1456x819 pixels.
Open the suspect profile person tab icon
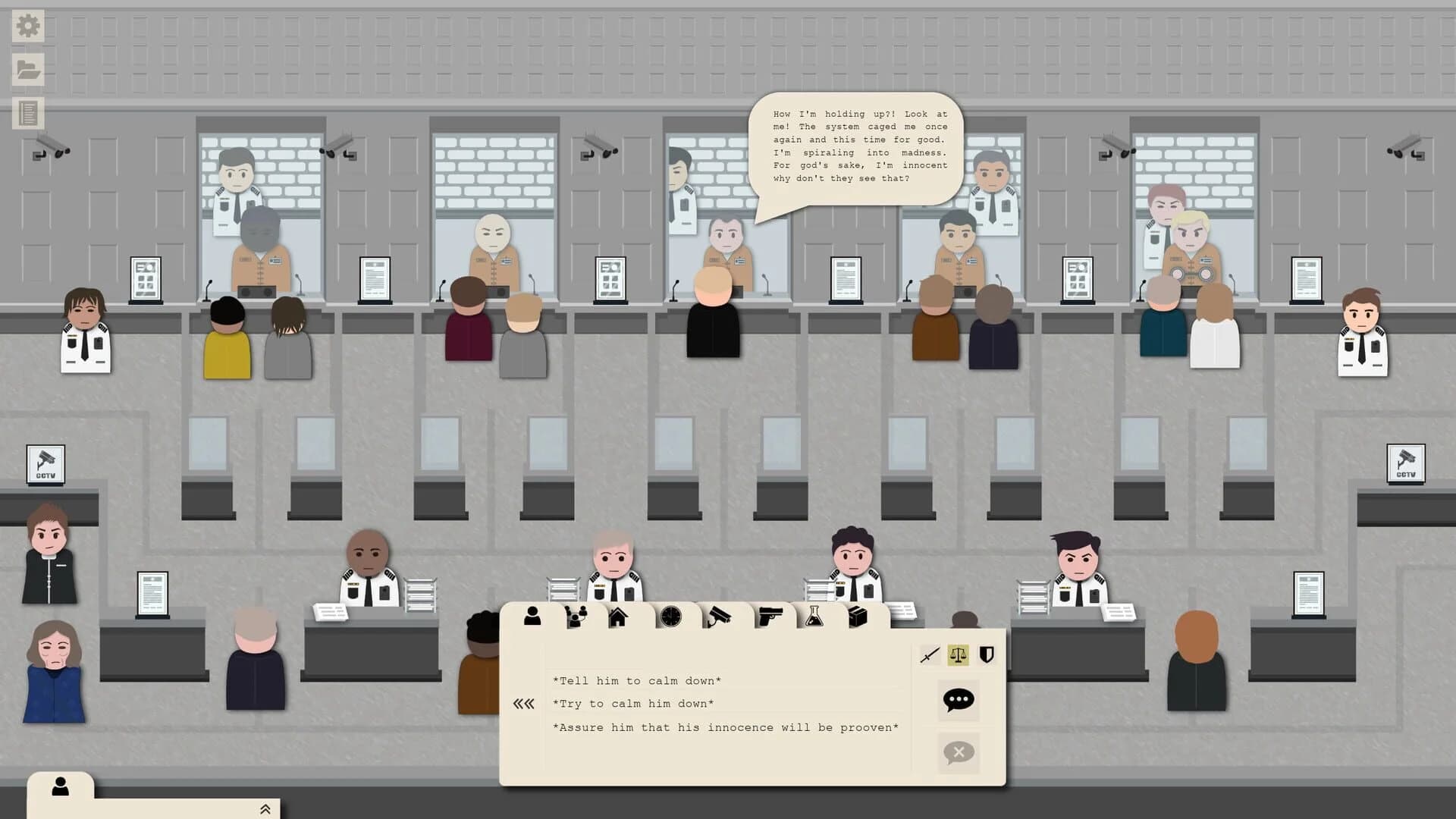pos(532,617)
